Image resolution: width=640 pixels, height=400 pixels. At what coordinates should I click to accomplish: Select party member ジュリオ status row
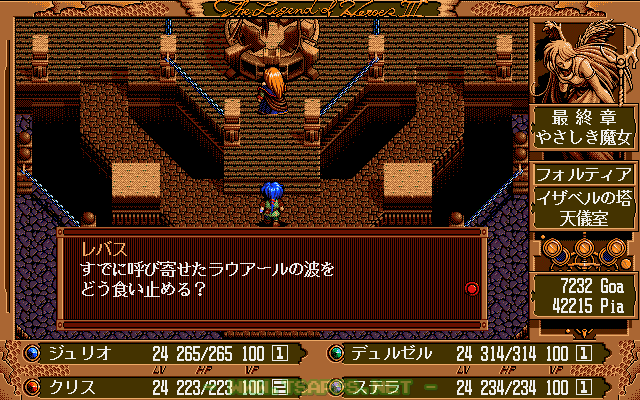(160, 353)
